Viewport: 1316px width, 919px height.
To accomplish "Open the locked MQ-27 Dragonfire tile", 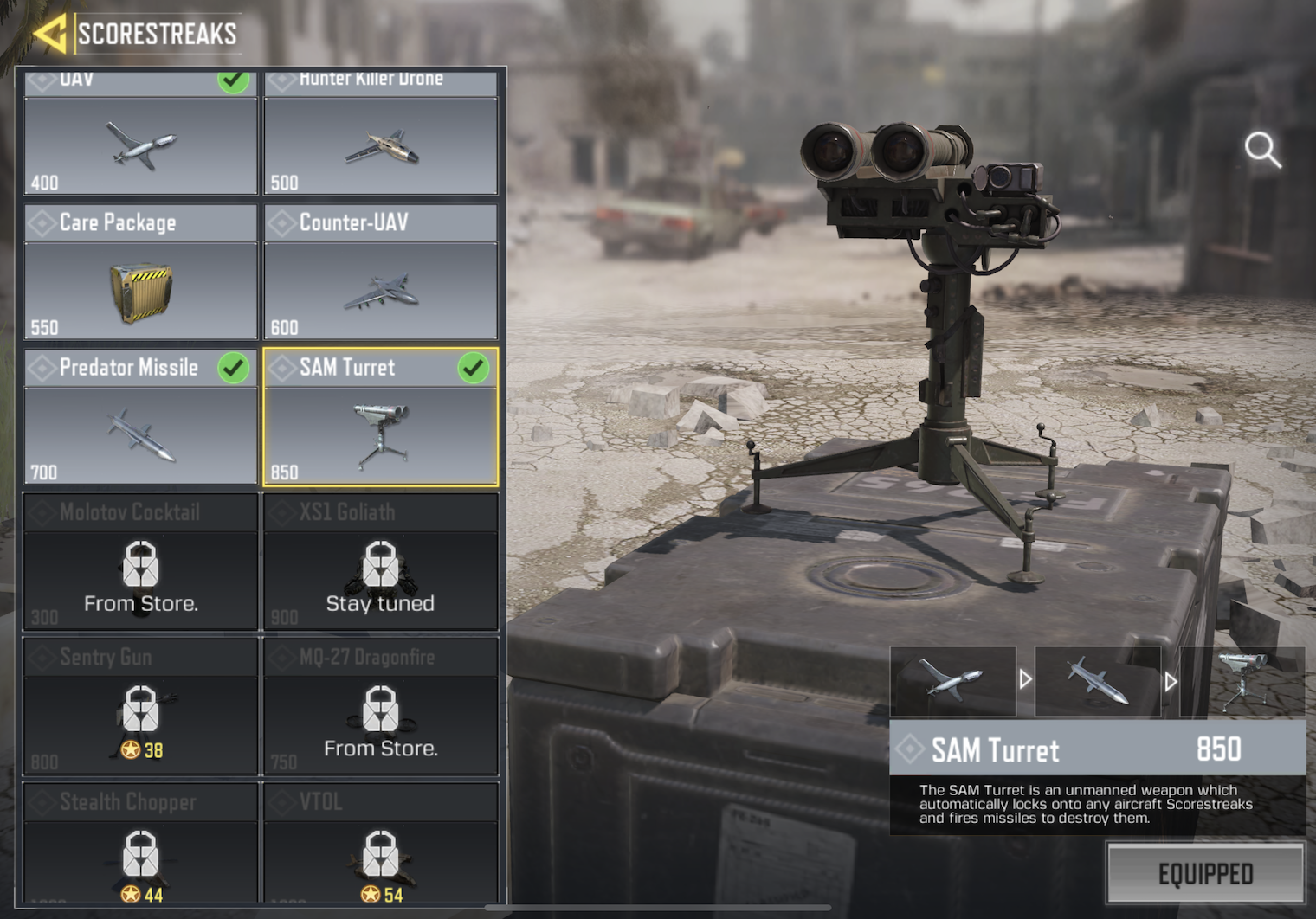I will pyautogui.click(x=381, y=707).
